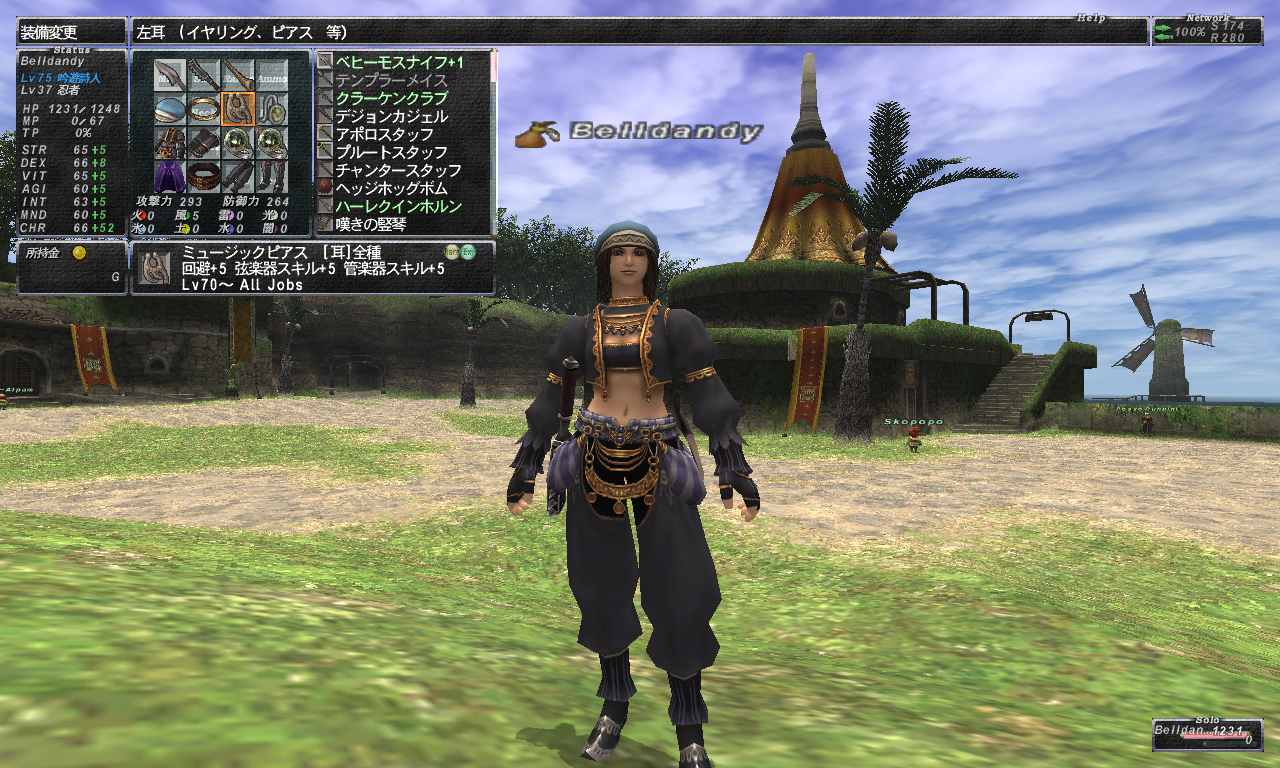Choose the blue hat head slot

tap(170, 109)
